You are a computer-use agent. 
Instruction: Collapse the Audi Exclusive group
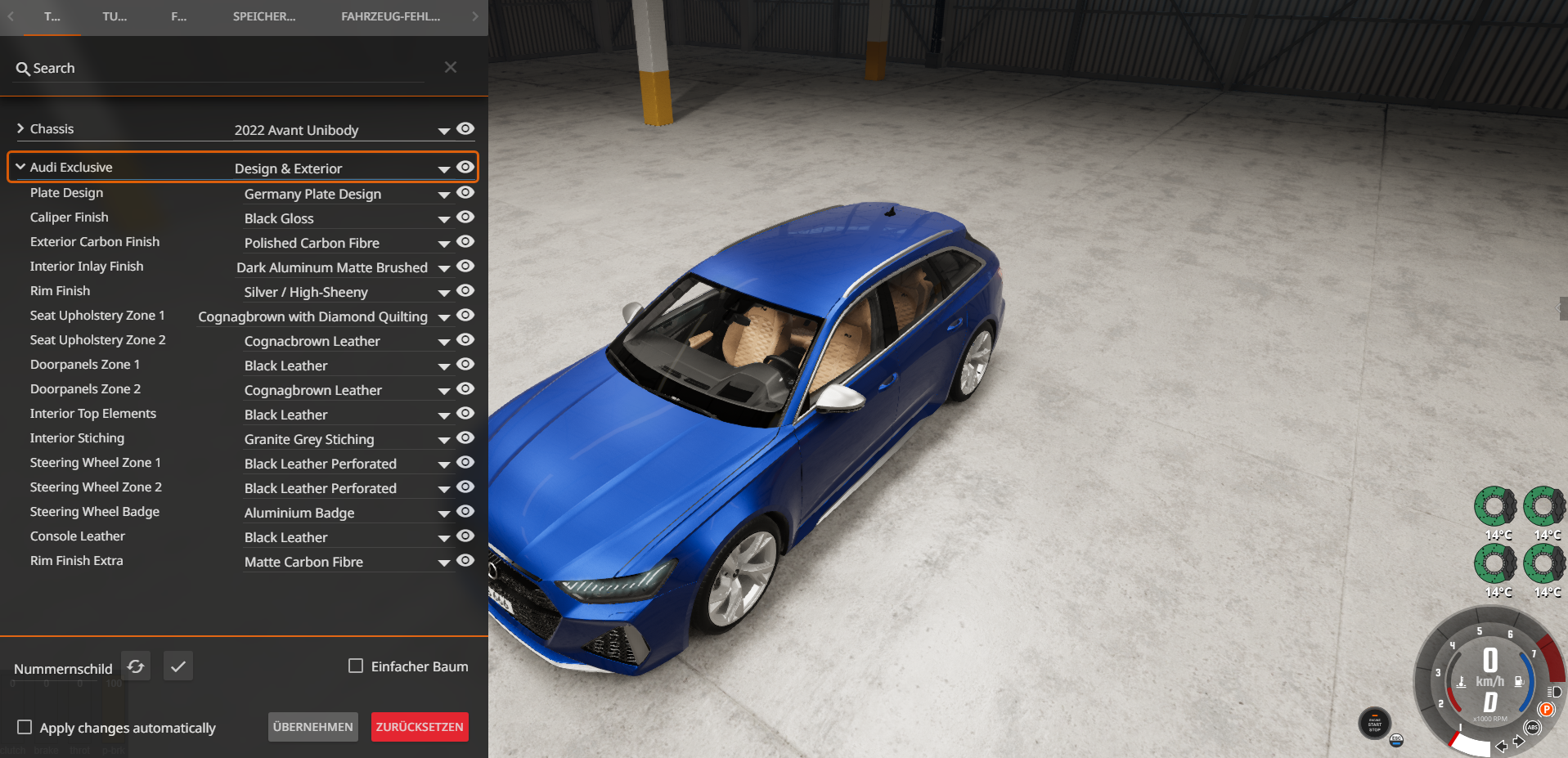(20, 167)
